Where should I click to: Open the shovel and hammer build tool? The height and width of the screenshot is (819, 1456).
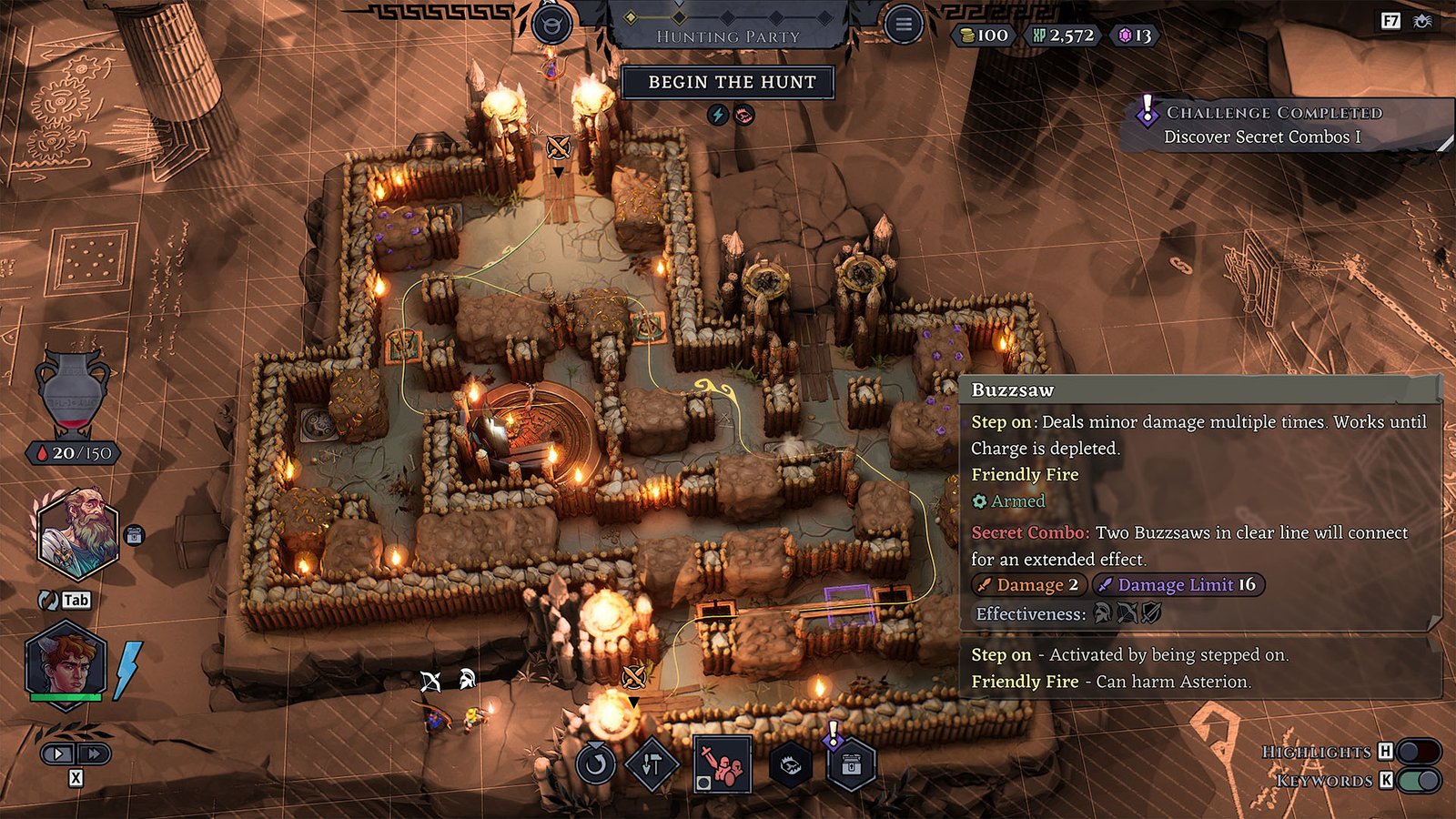pos(652,764)
